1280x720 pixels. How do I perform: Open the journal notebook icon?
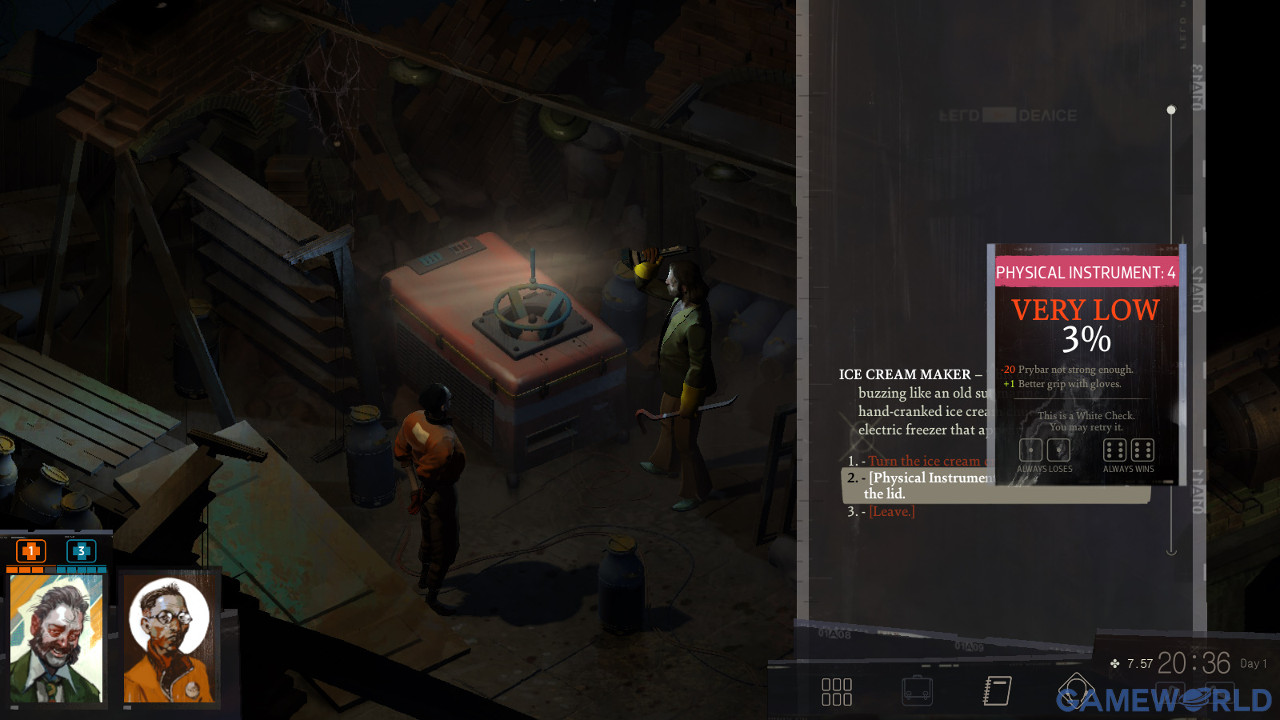[997, 691]
